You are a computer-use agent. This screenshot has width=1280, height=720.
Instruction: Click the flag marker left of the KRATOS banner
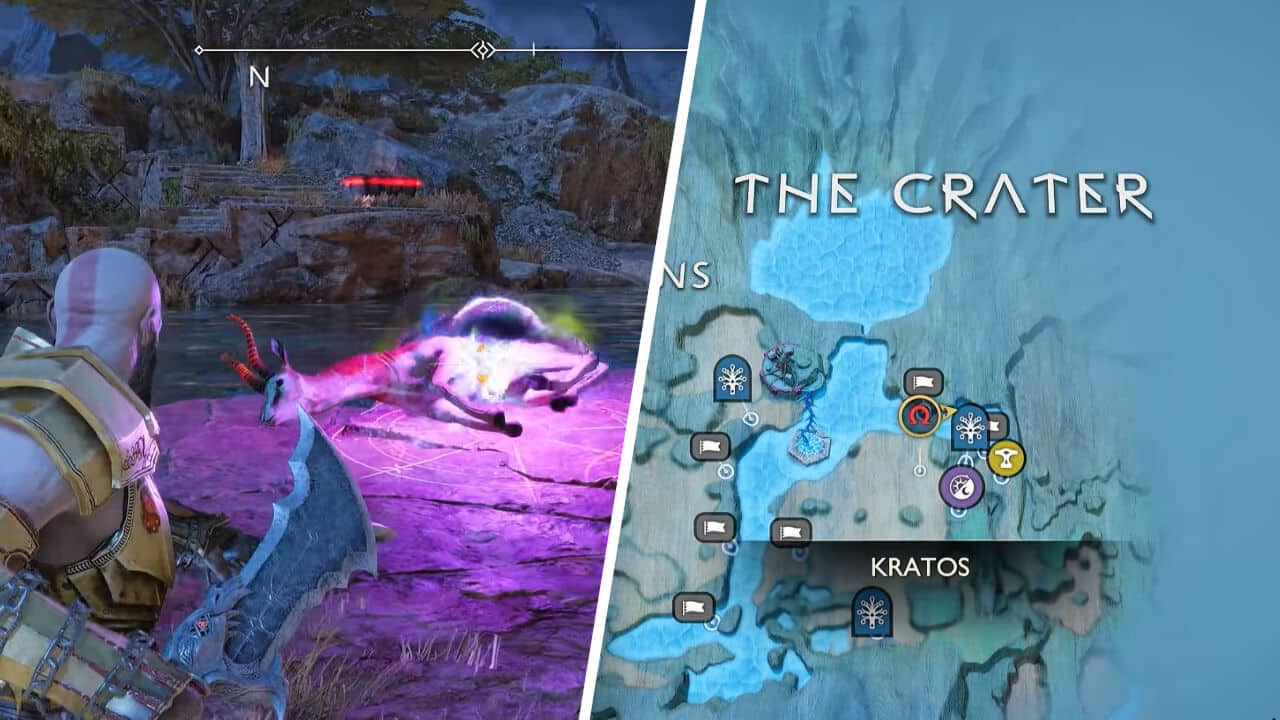790,531
